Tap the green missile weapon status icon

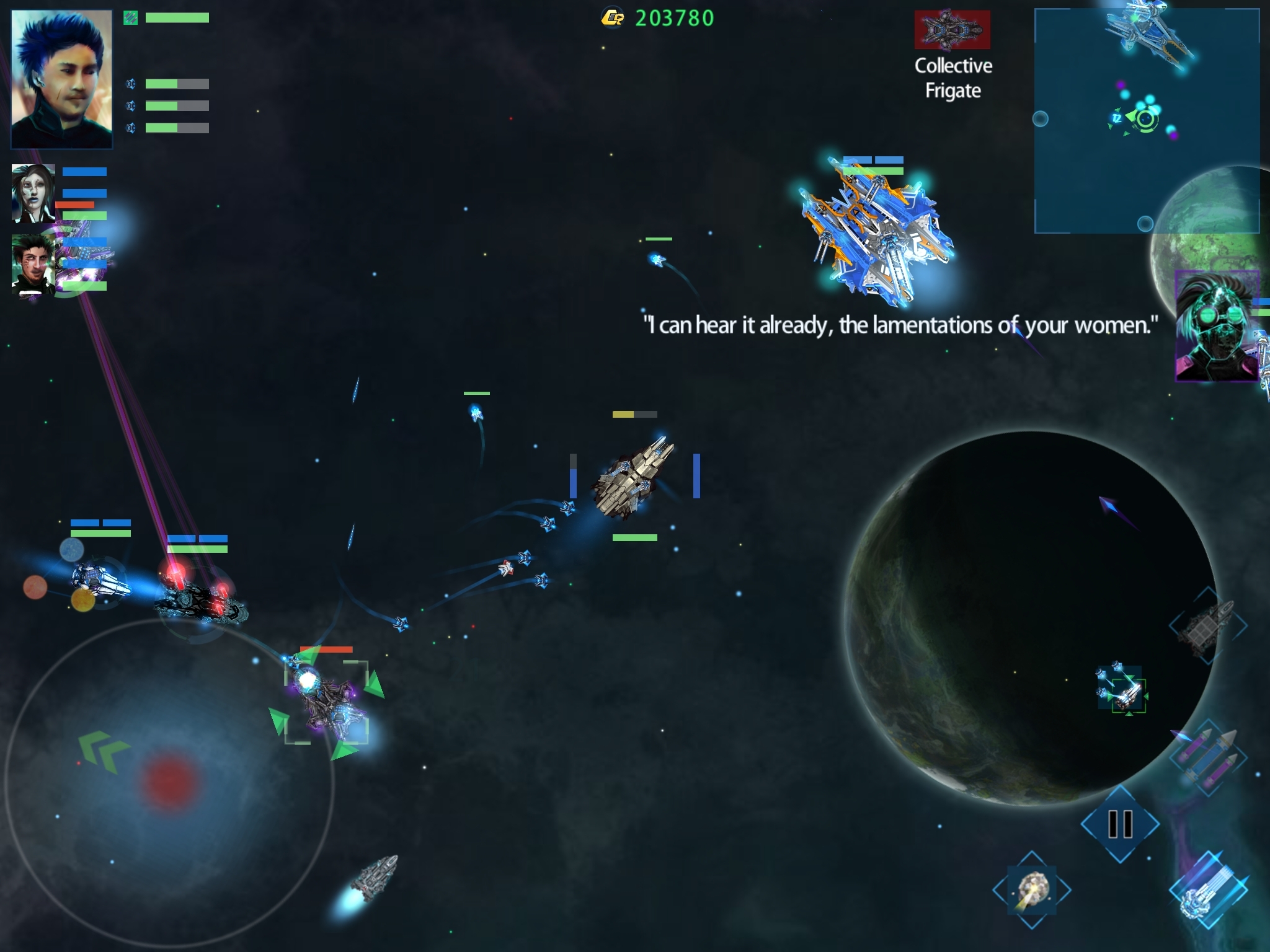pos(130,18)
